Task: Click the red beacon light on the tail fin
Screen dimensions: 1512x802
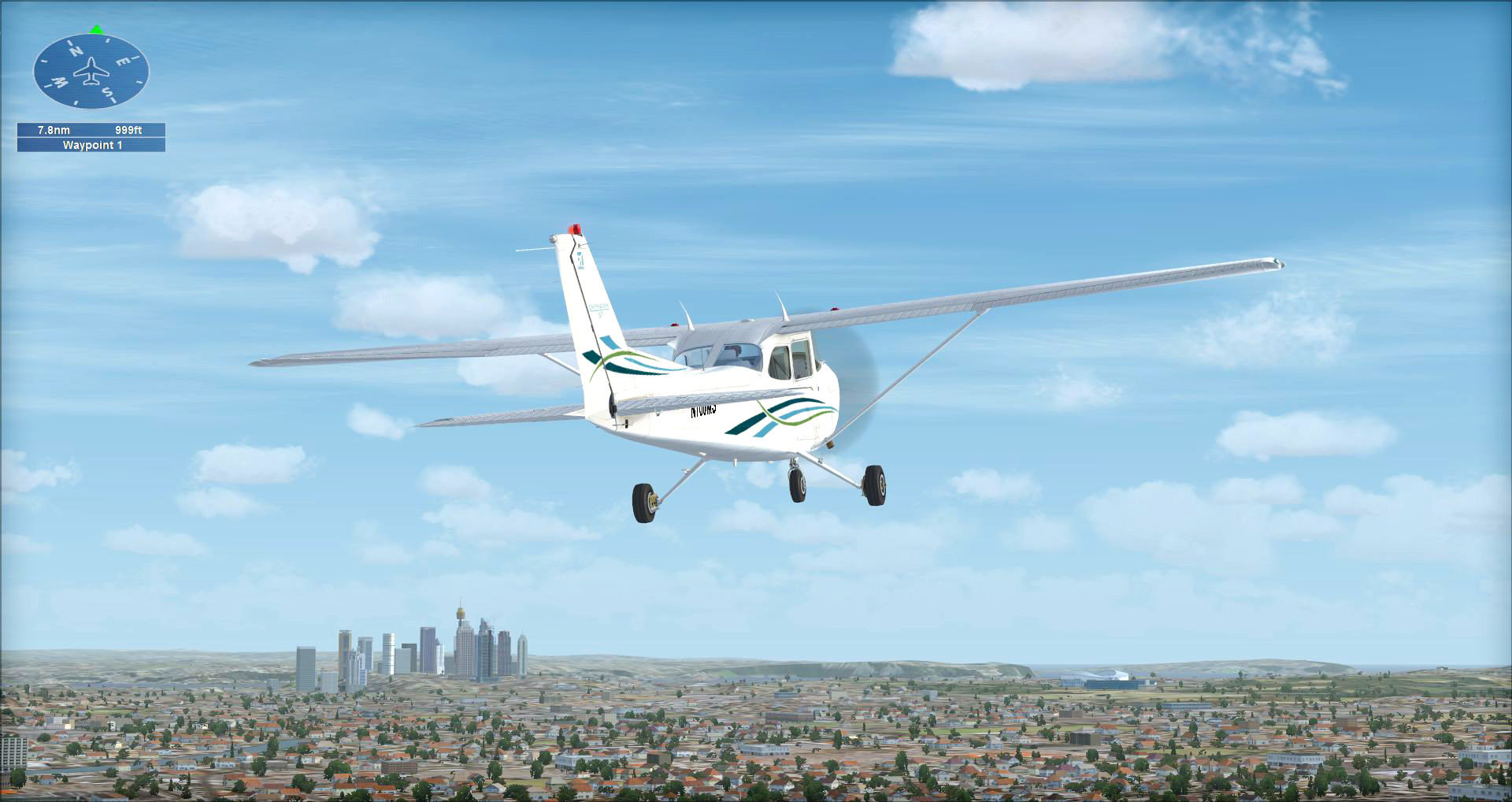Action: pyautogui.click(x=575, y=228)
